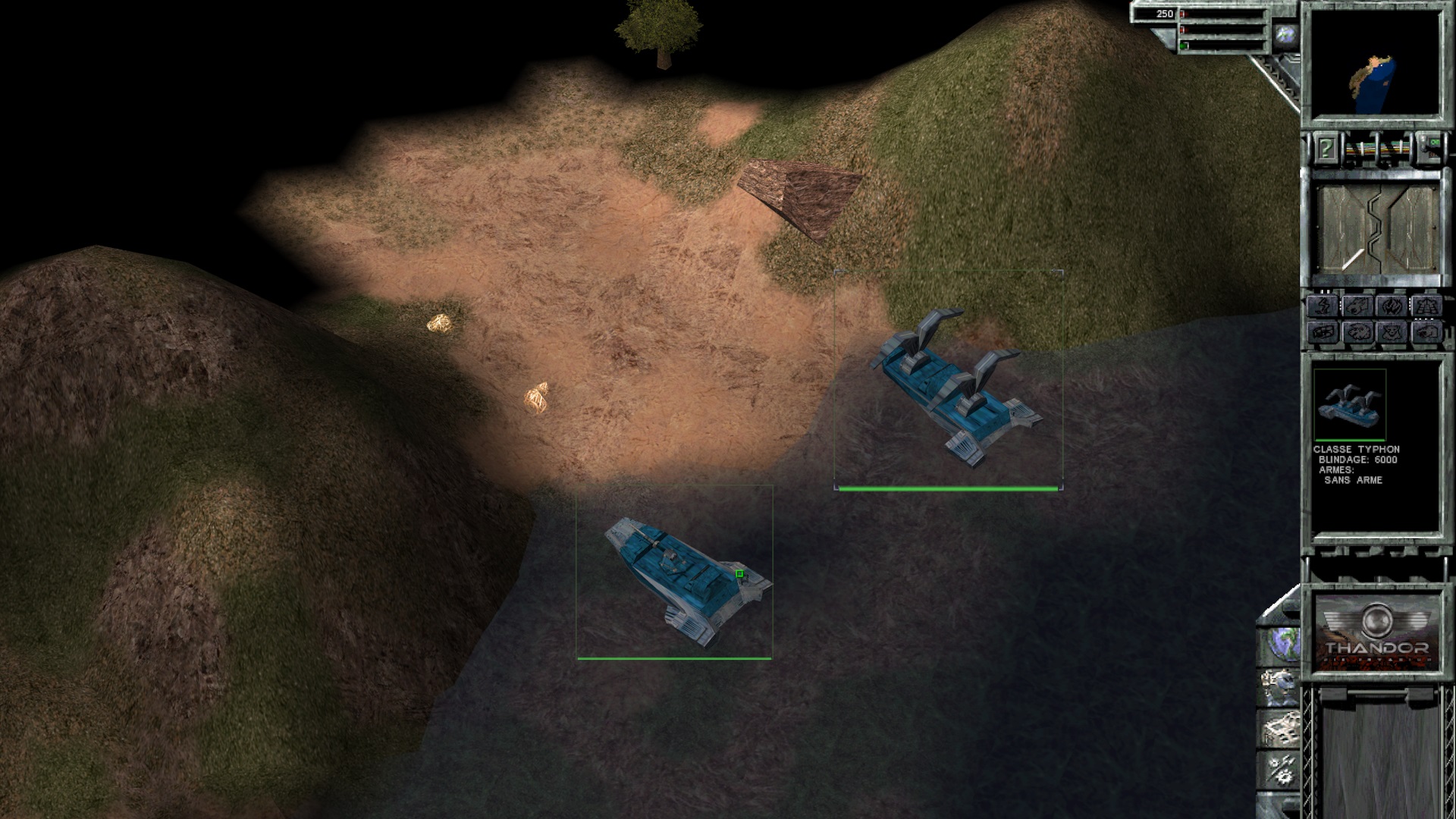This screenshot has height=819, width=1456.
Task: Open the wireframe grid sidebar button
Action: pyautogui.click(x=1279, y=730)
